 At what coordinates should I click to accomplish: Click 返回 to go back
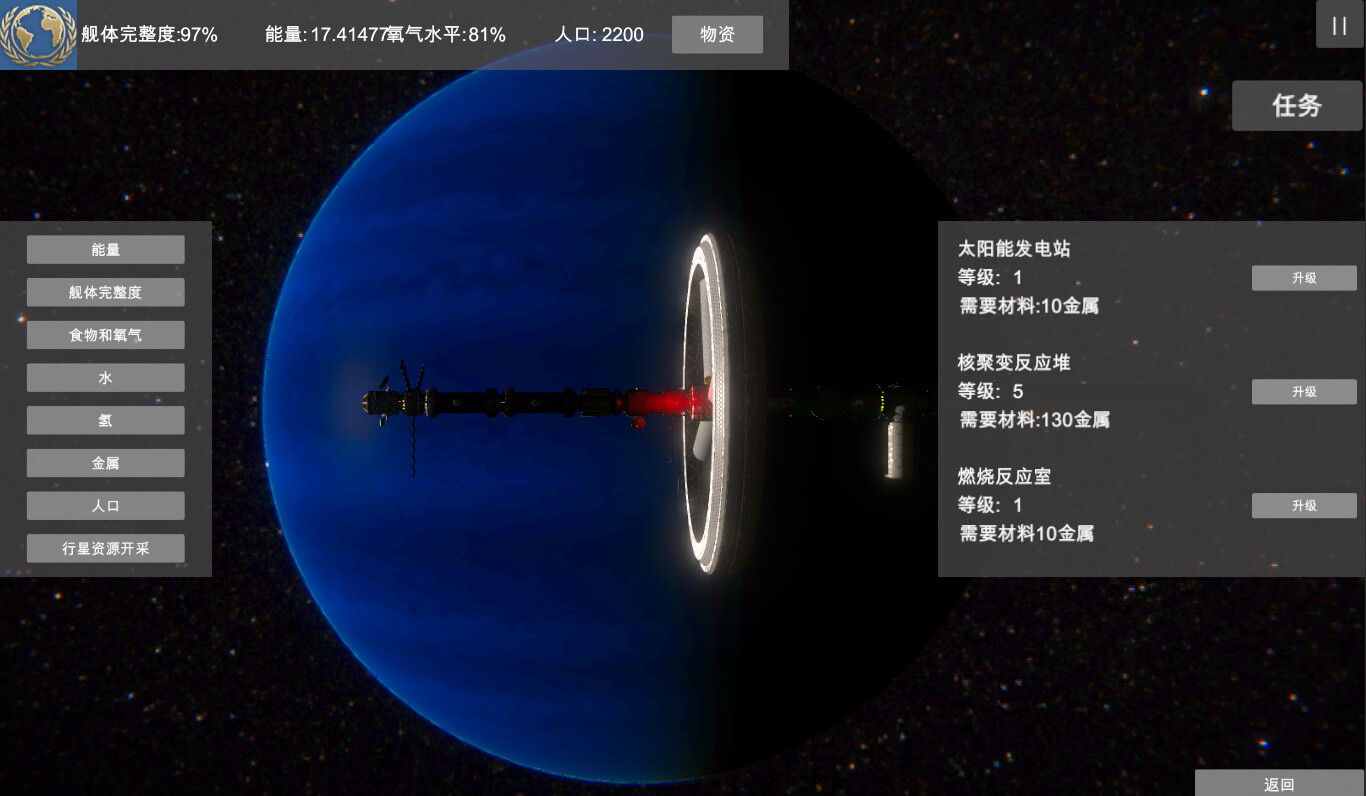1278,785
